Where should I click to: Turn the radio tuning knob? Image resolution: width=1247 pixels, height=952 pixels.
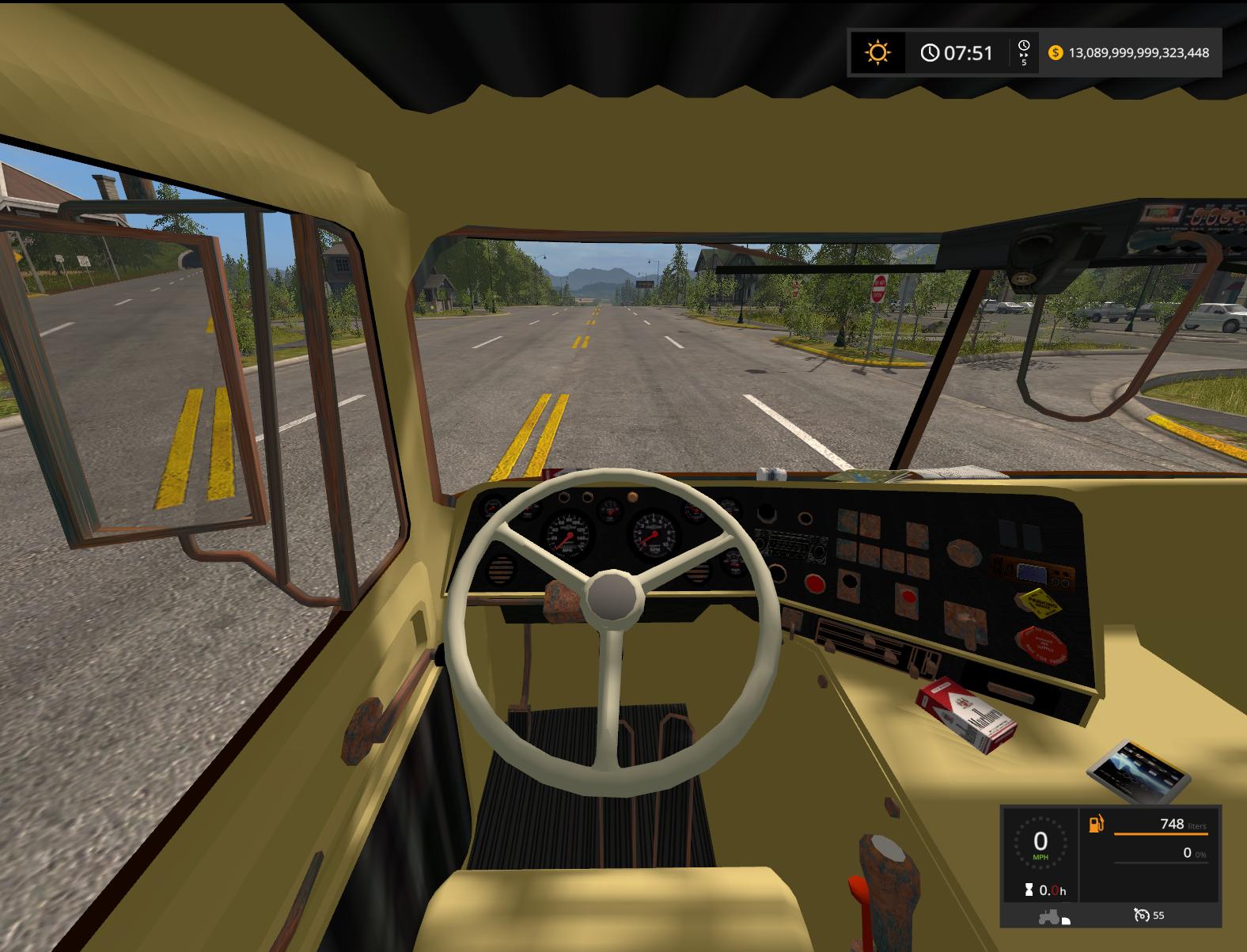[820, 551]
